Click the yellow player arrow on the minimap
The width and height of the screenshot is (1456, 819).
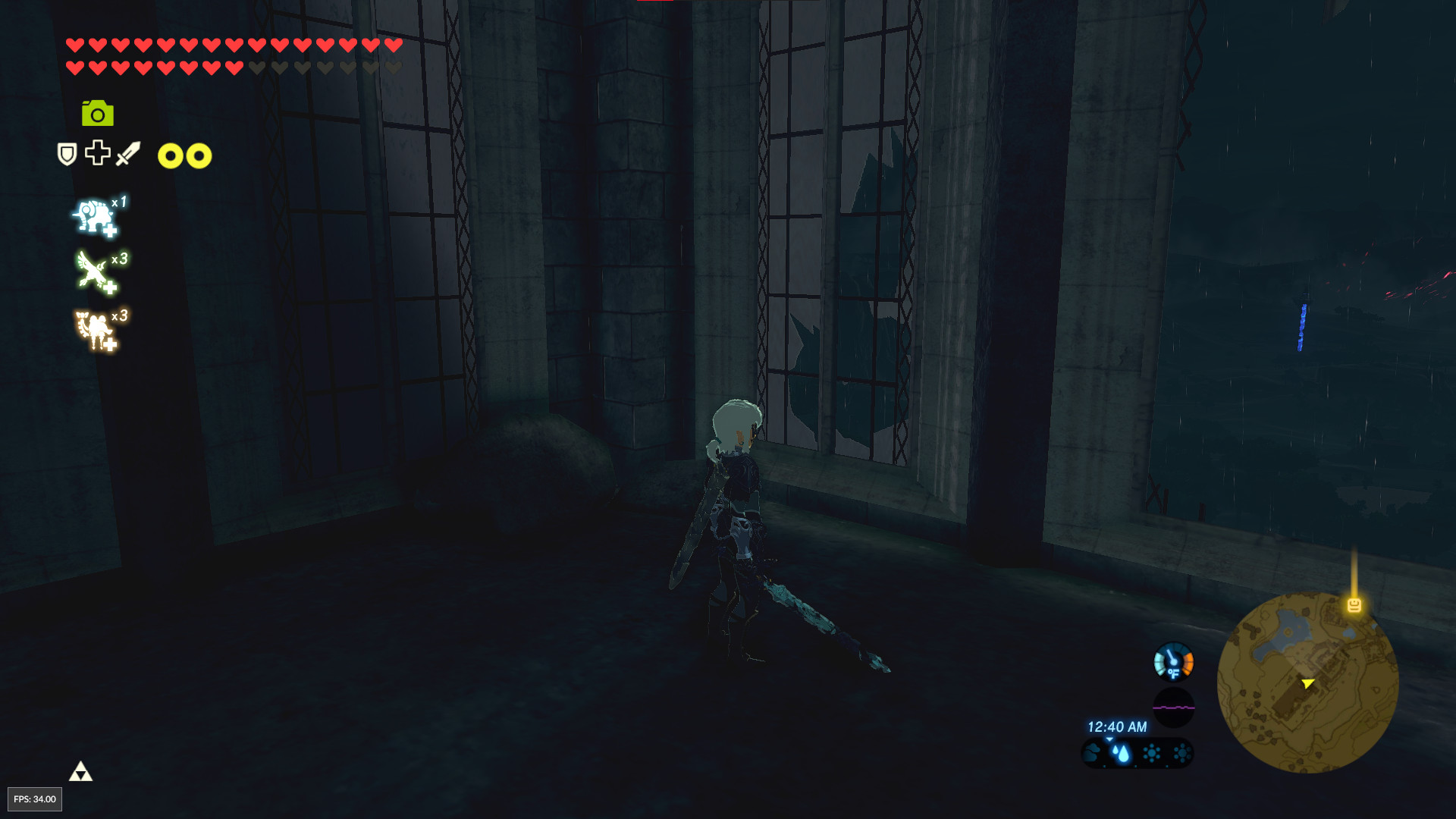pyautogui.click(x=1307, y=683)
